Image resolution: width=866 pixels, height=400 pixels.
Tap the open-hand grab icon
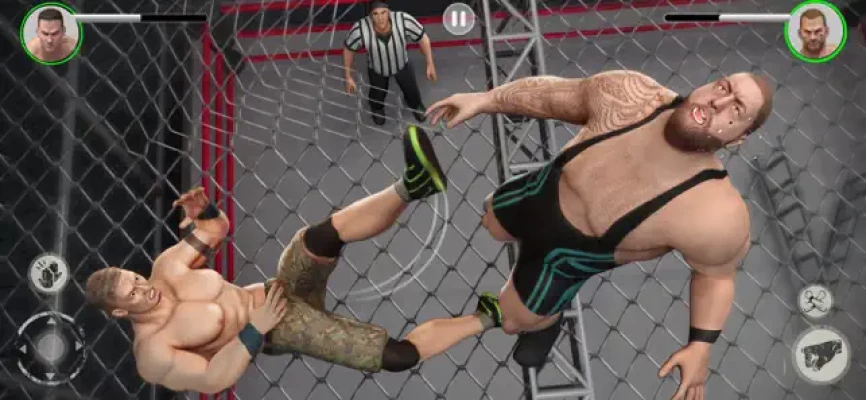pyautogui.click(x=48, y=274)
